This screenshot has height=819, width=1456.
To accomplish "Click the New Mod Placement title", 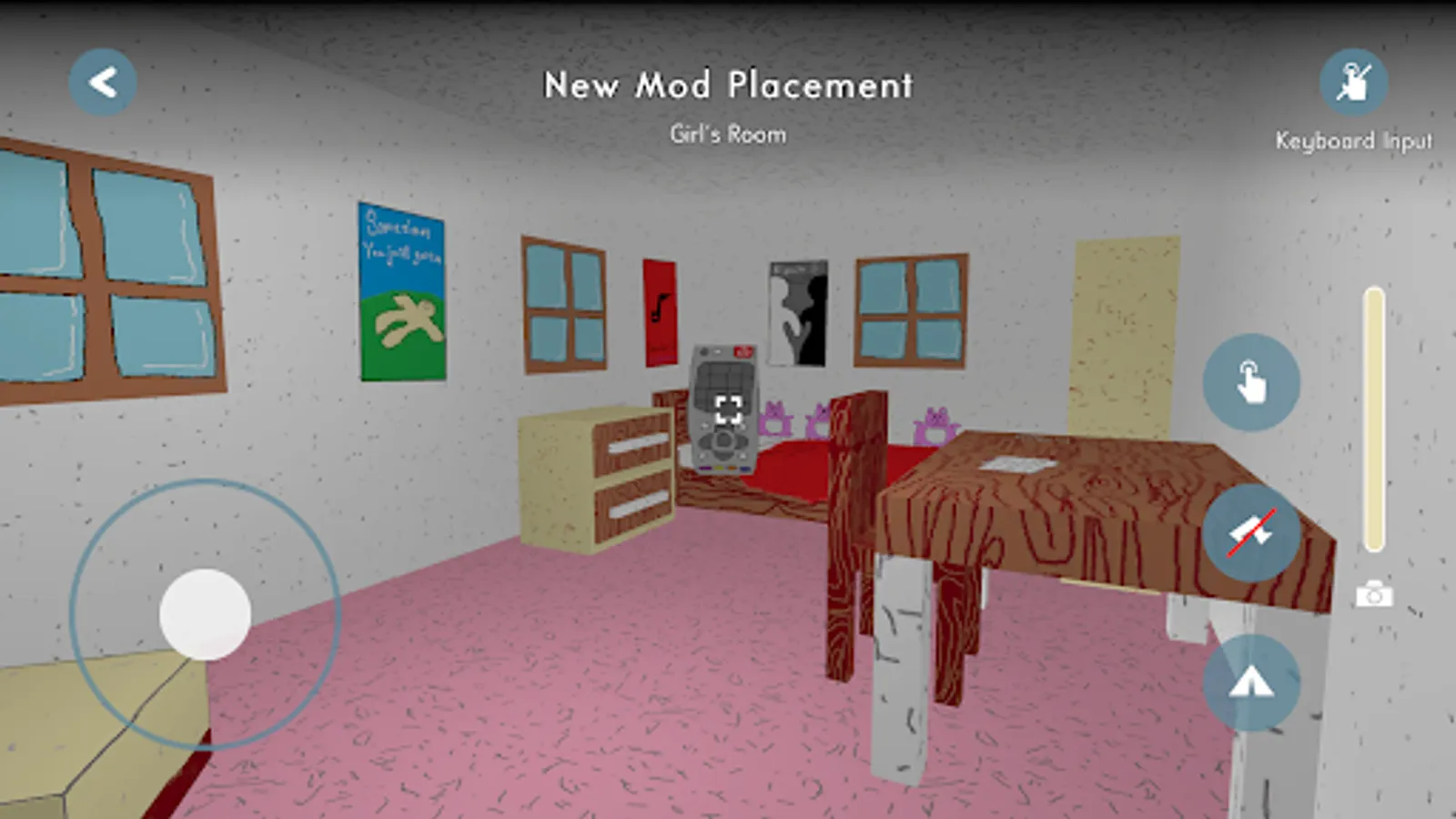I will click(728, 85).
